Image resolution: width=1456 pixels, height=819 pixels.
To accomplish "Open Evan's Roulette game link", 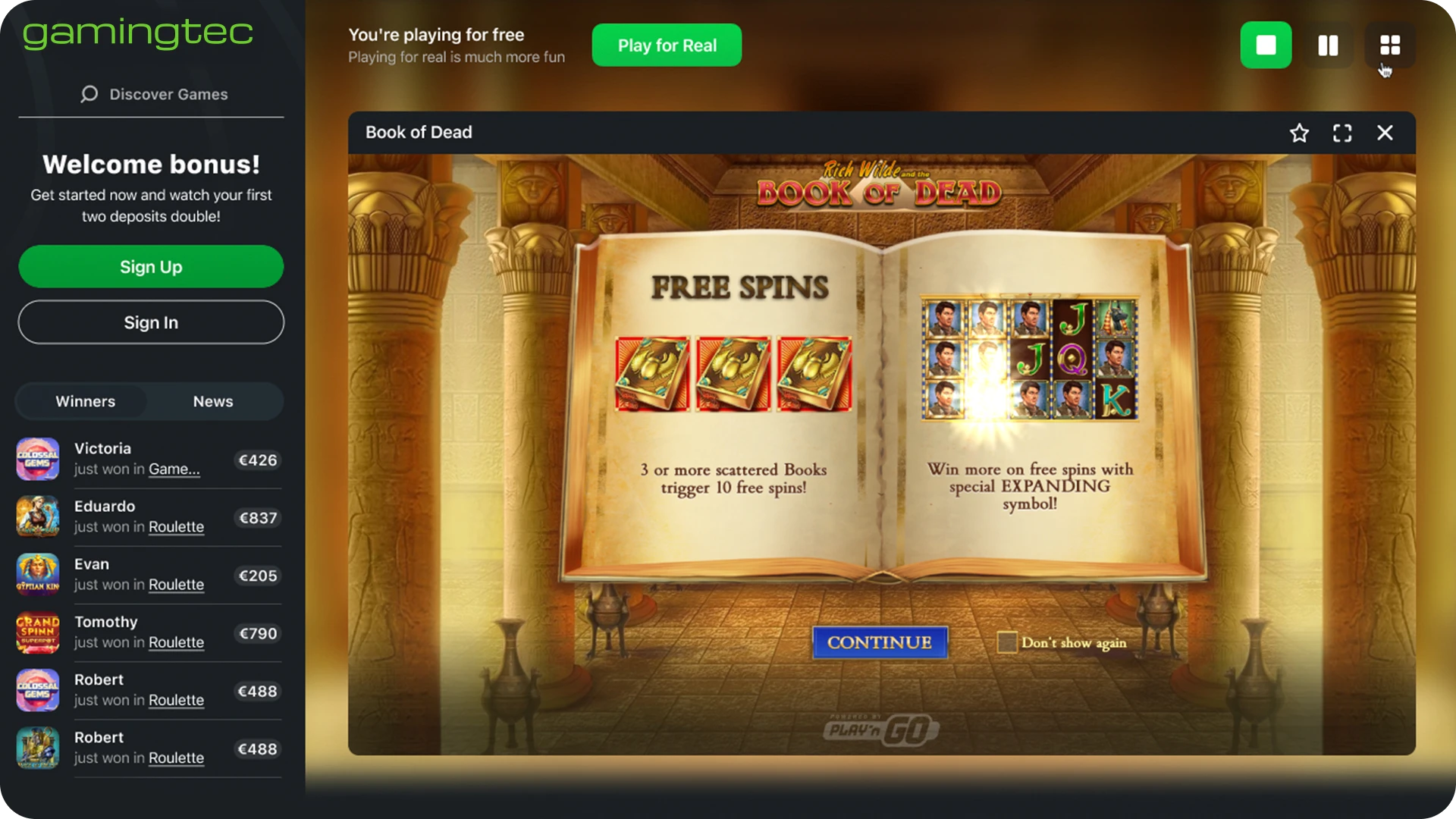I will tap(176, 585).
